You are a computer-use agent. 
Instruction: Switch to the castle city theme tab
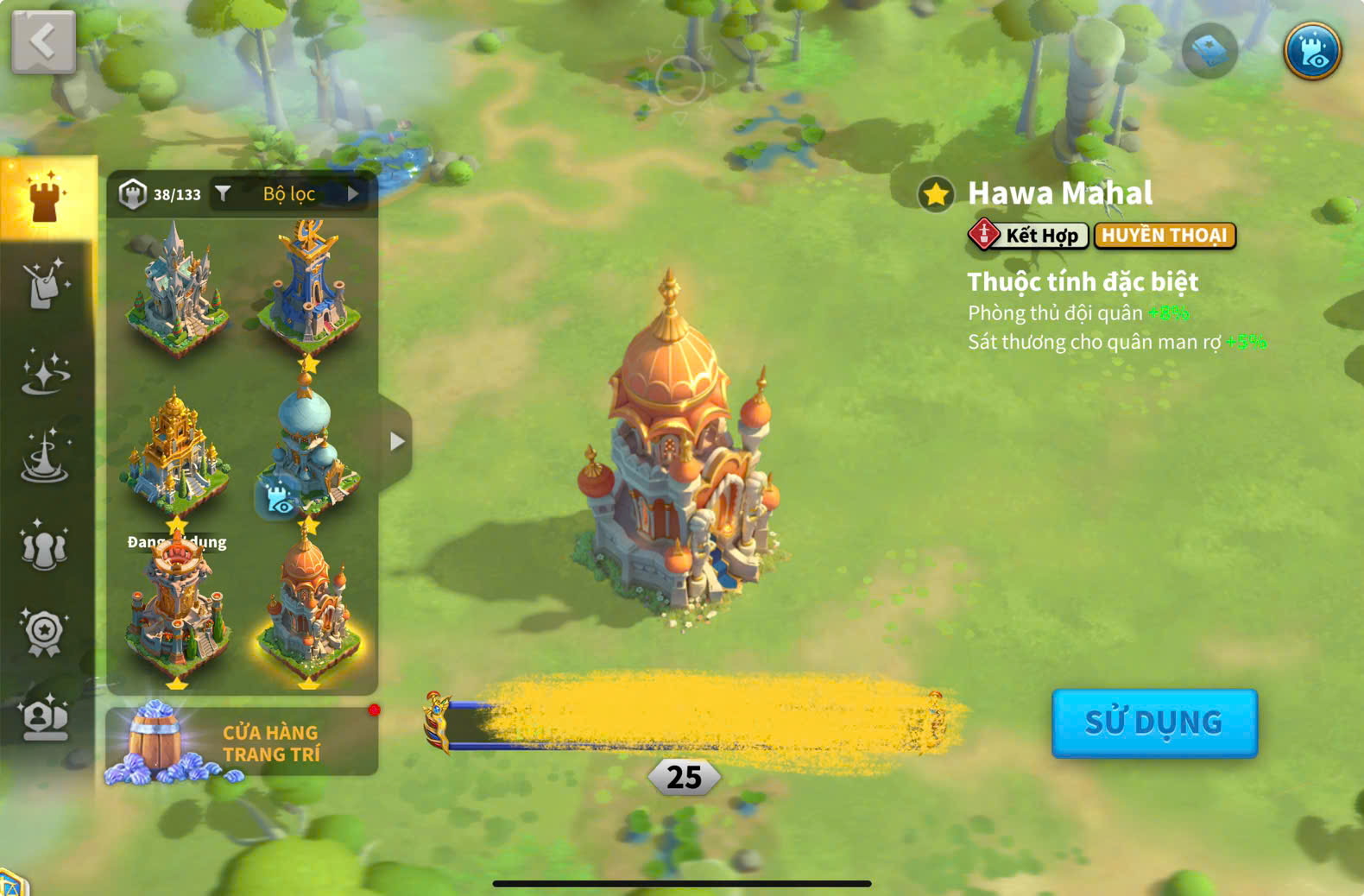[x=47, y=198]
